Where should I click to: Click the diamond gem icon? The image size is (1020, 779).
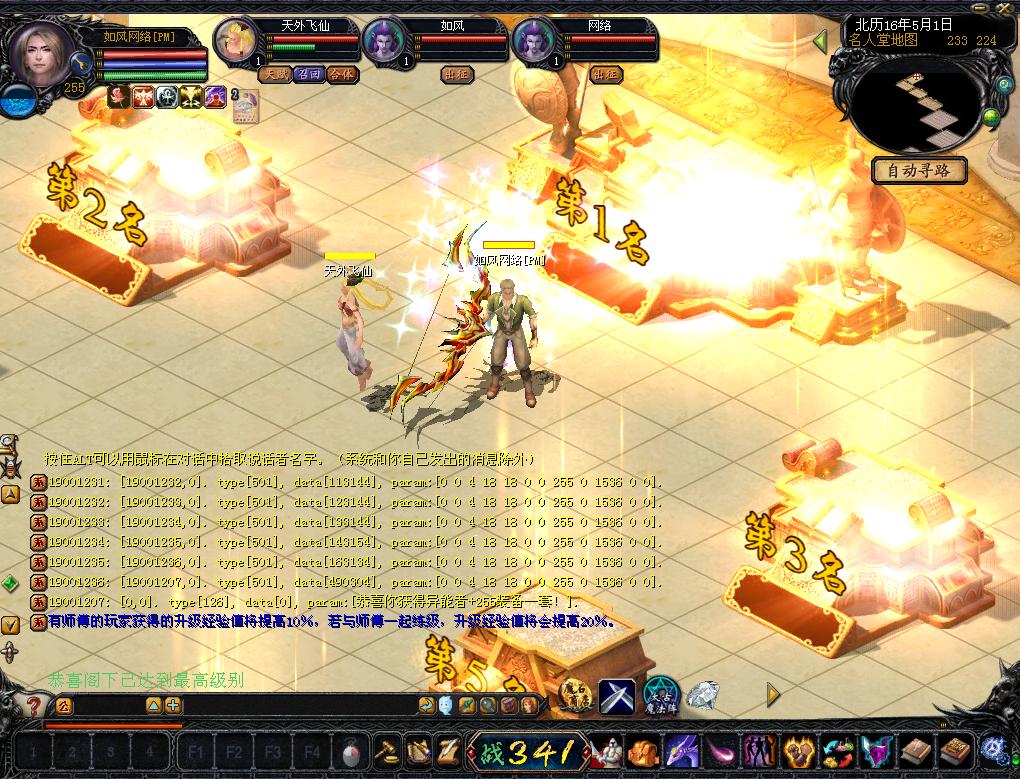[703, 695]
